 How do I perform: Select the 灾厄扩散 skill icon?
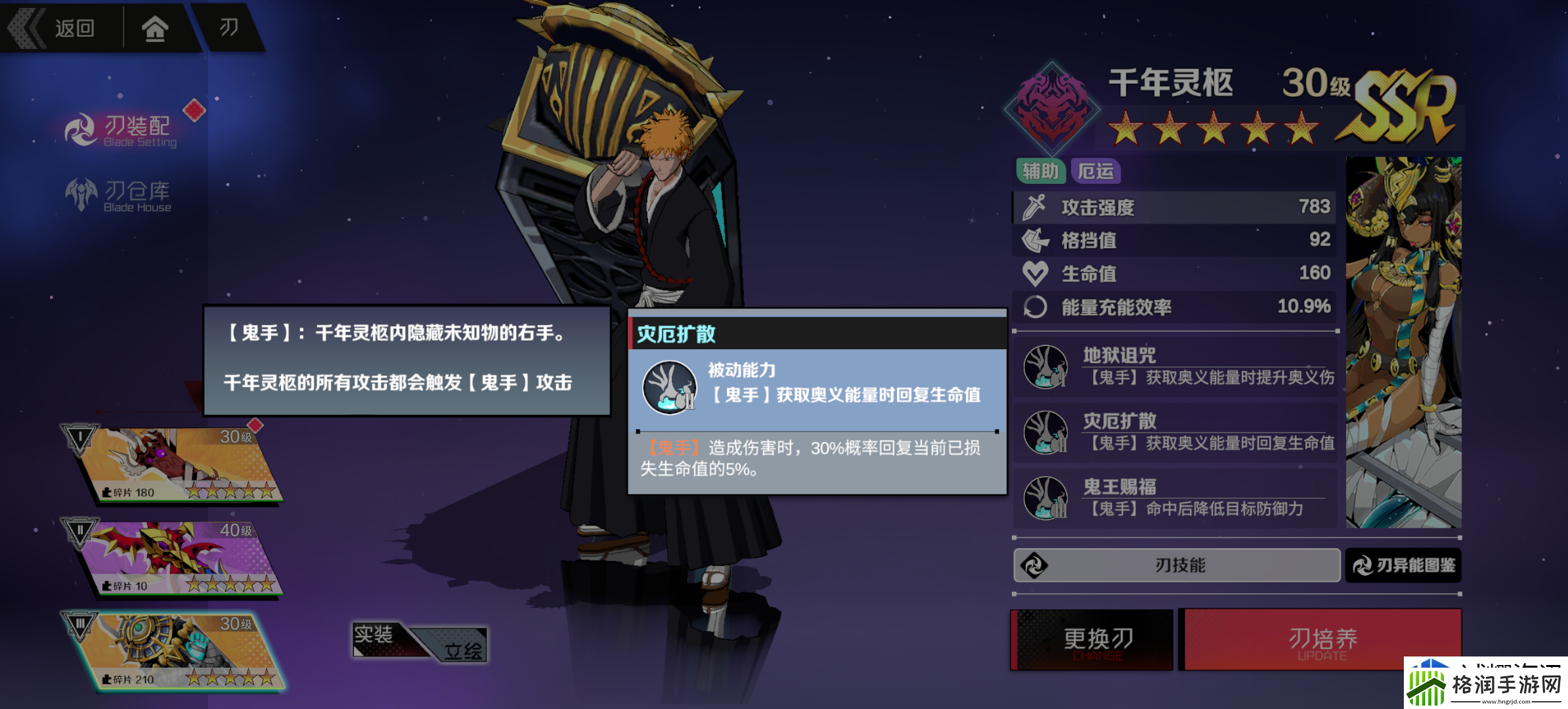pos(1046,433)
